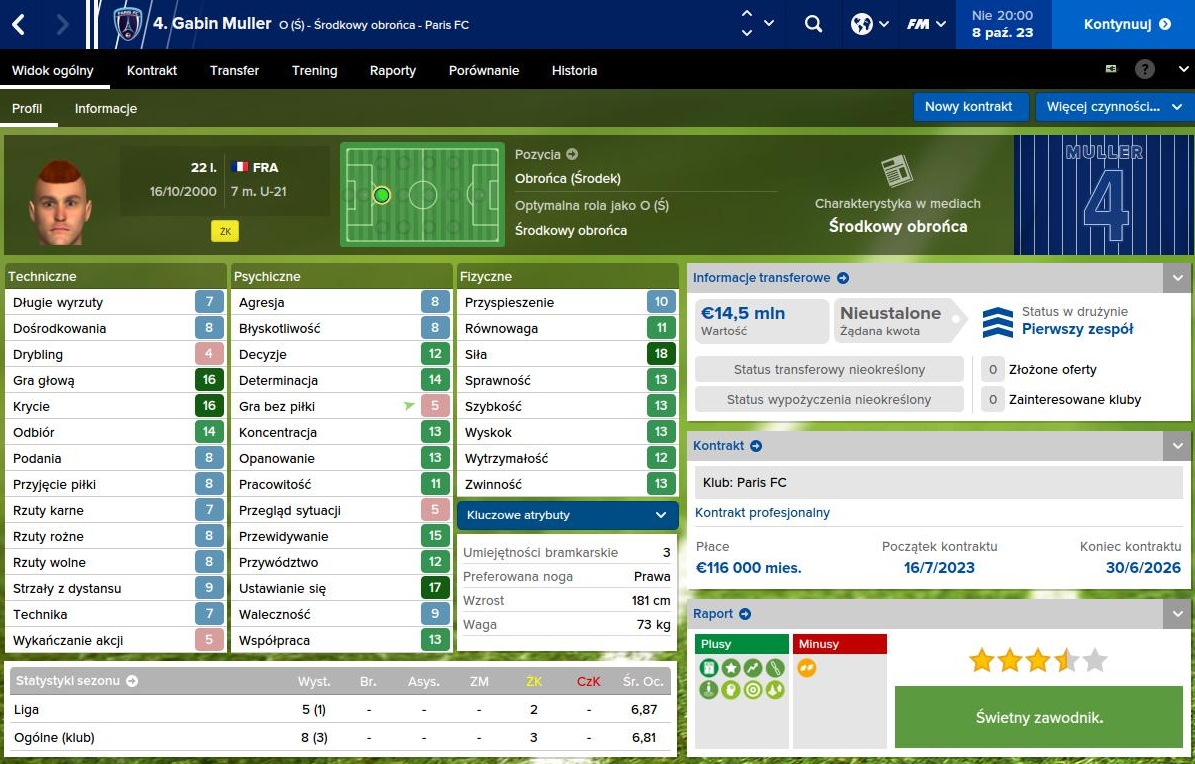The image size is (1195, 764).
Task: Switch to the Informacje subtab
Action: [x=105, y=108]
